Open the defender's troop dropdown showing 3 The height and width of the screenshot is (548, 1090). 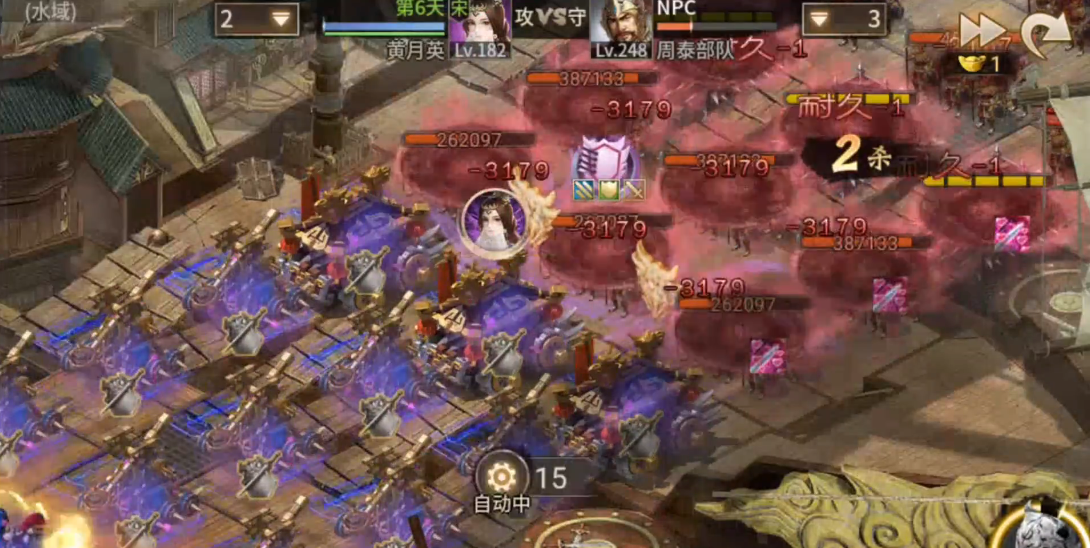click(844, 19)
